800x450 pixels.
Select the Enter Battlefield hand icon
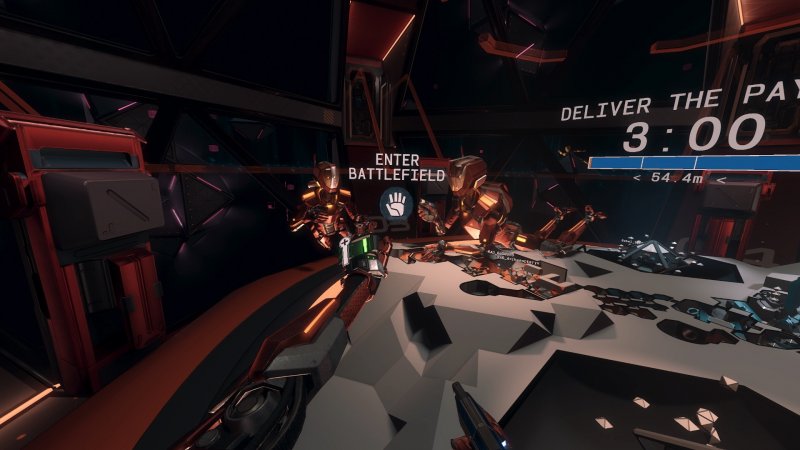(396, 204)
